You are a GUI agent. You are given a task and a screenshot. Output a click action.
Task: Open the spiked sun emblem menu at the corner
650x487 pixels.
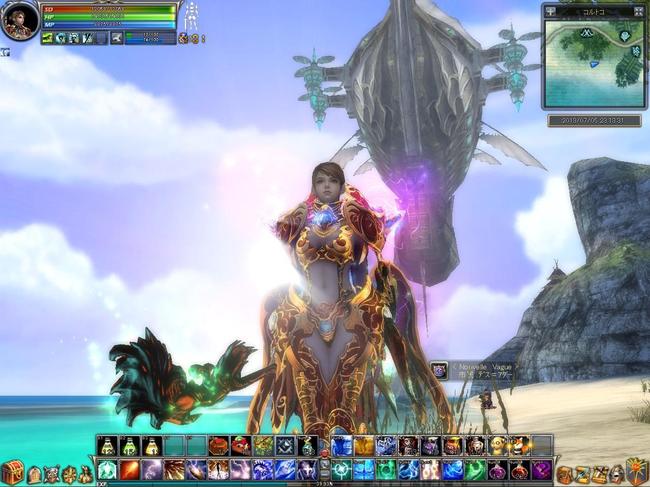tap(637, 470)
